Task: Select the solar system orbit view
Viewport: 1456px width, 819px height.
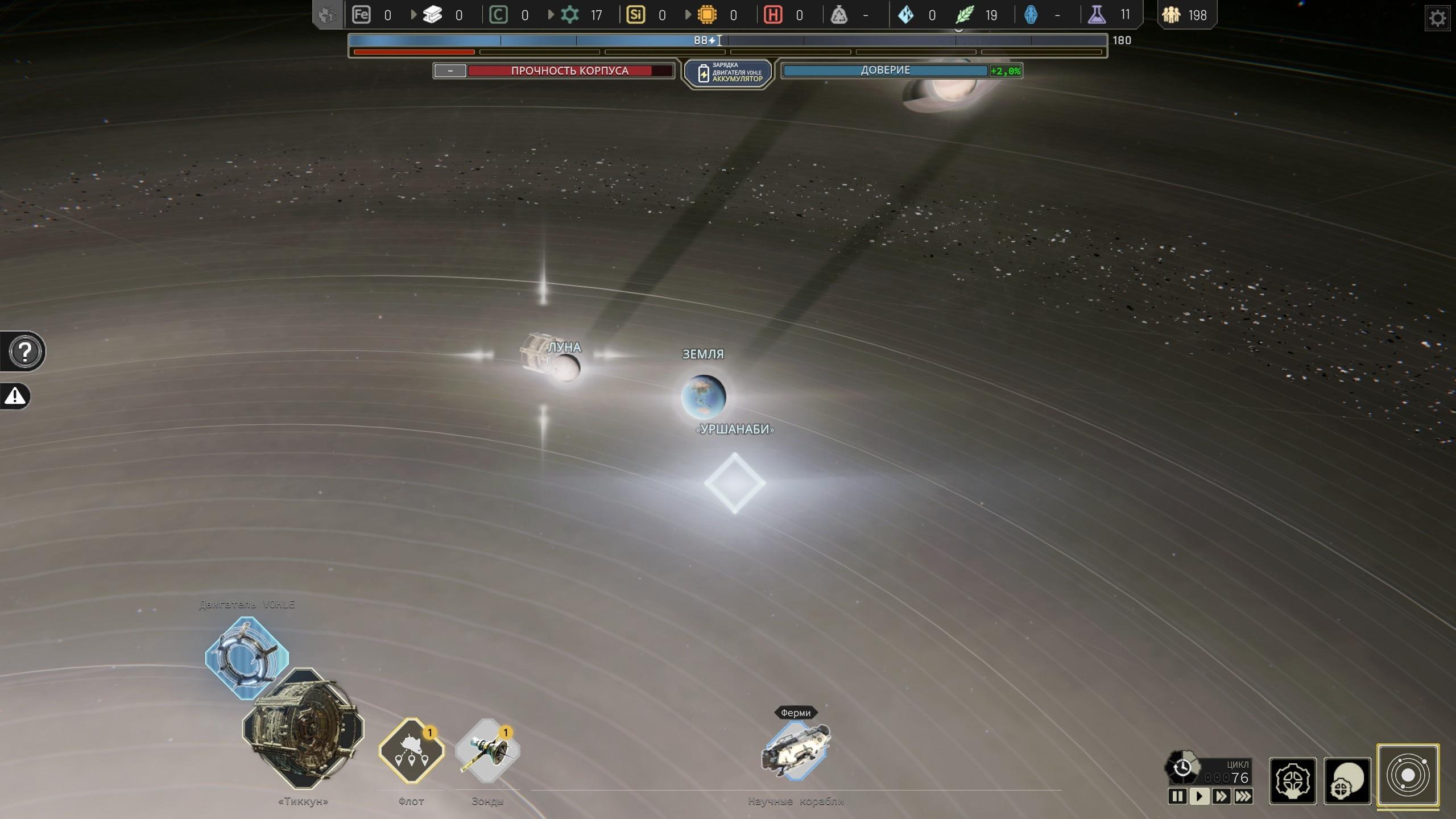Action: (1408, 776)
